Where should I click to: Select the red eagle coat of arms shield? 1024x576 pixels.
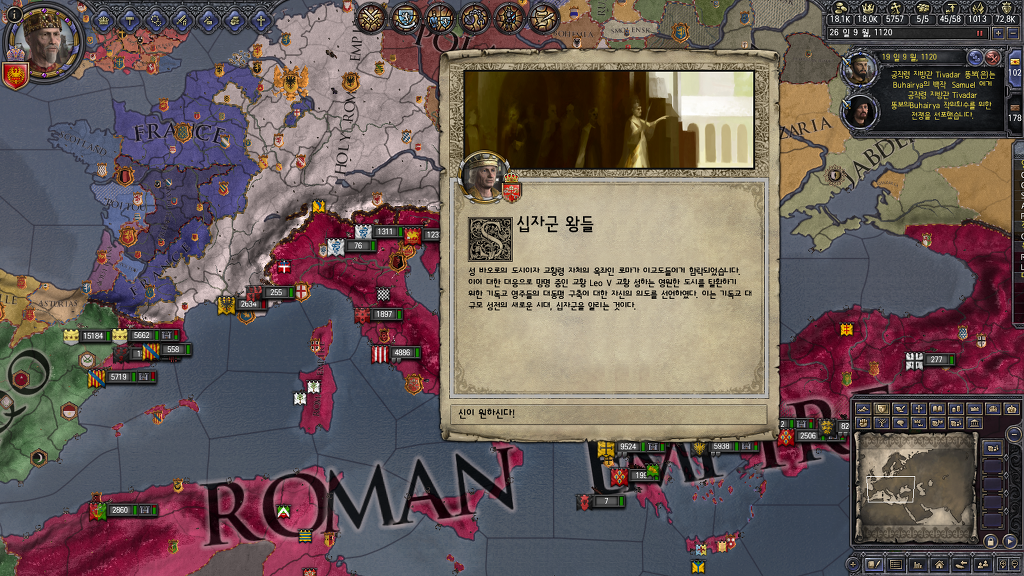(15, 75)
